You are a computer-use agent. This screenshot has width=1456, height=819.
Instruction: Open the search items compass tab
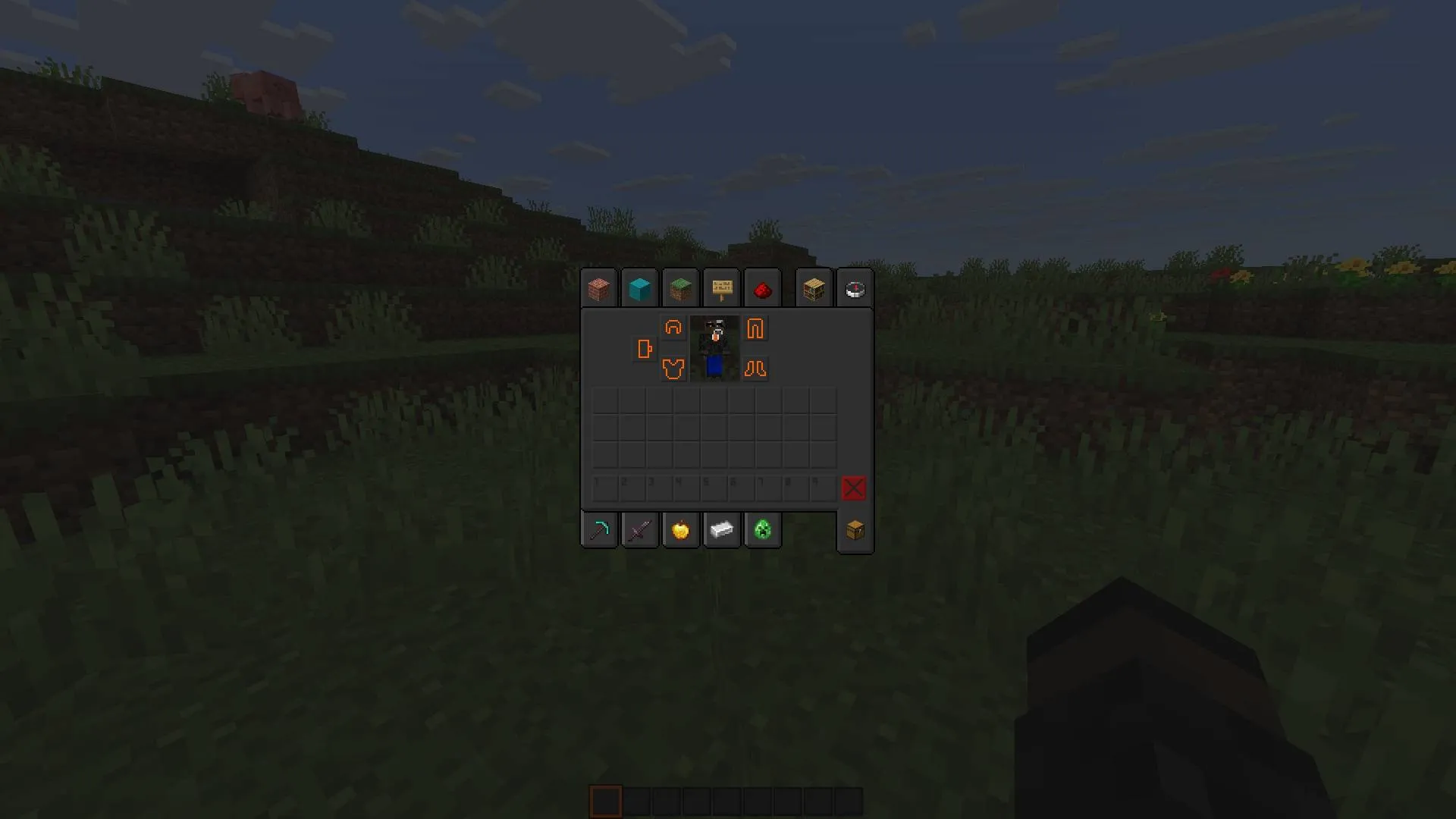pos(855,288)
